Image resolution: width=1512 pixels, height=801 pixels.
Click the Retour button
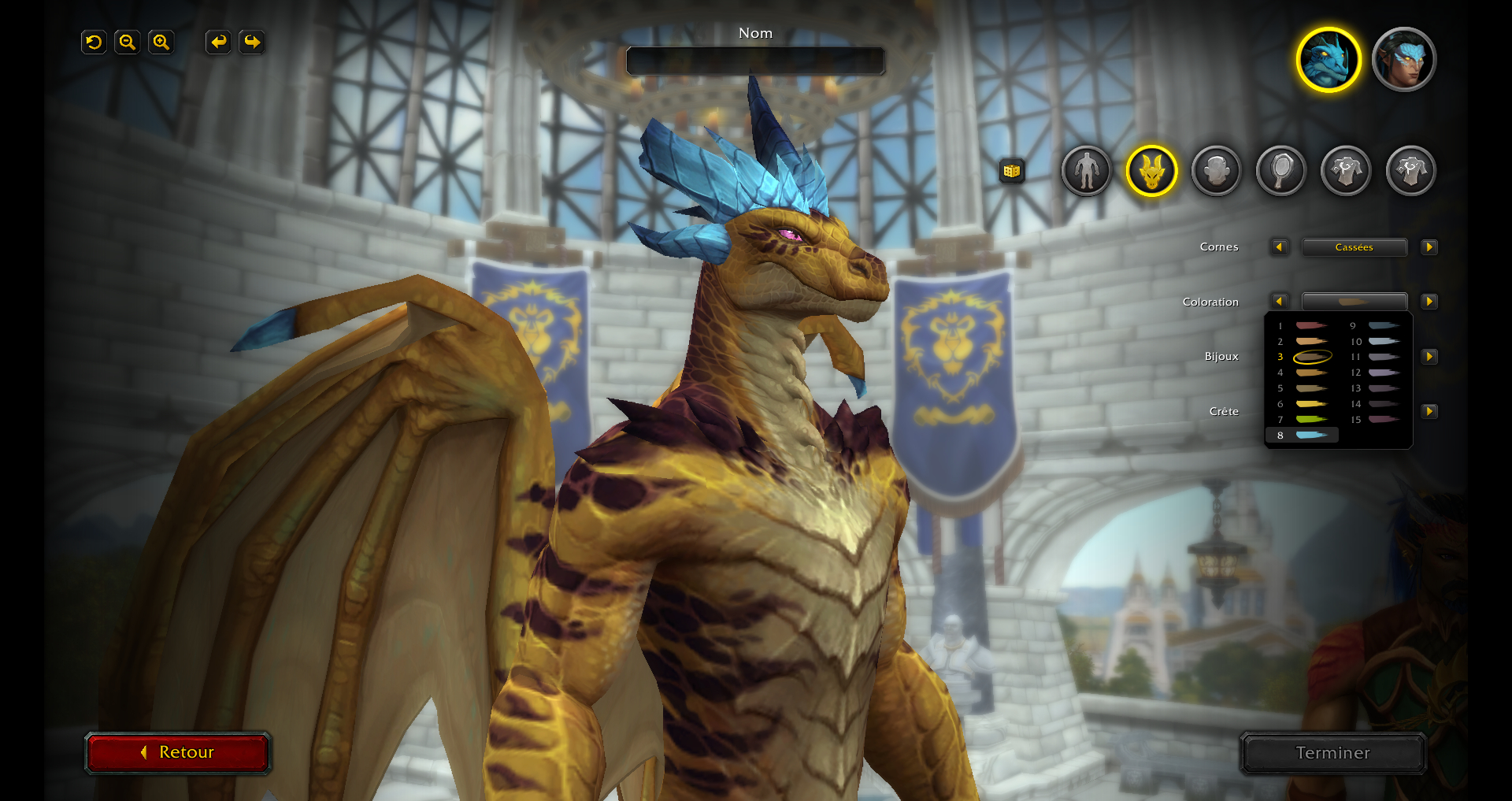point(178,752)
